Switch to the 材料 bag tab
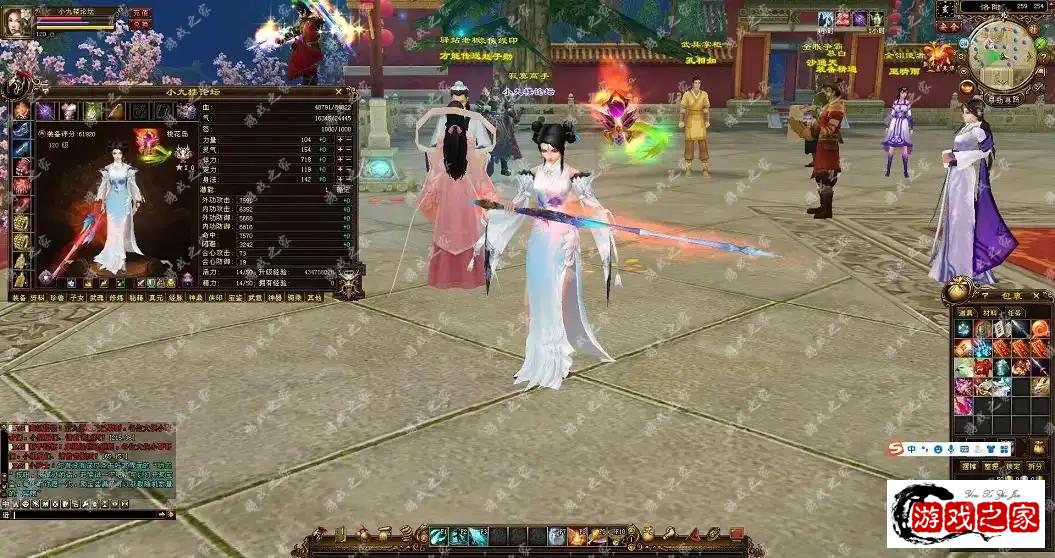The image size is (1055, 558). tap(989, 313)
